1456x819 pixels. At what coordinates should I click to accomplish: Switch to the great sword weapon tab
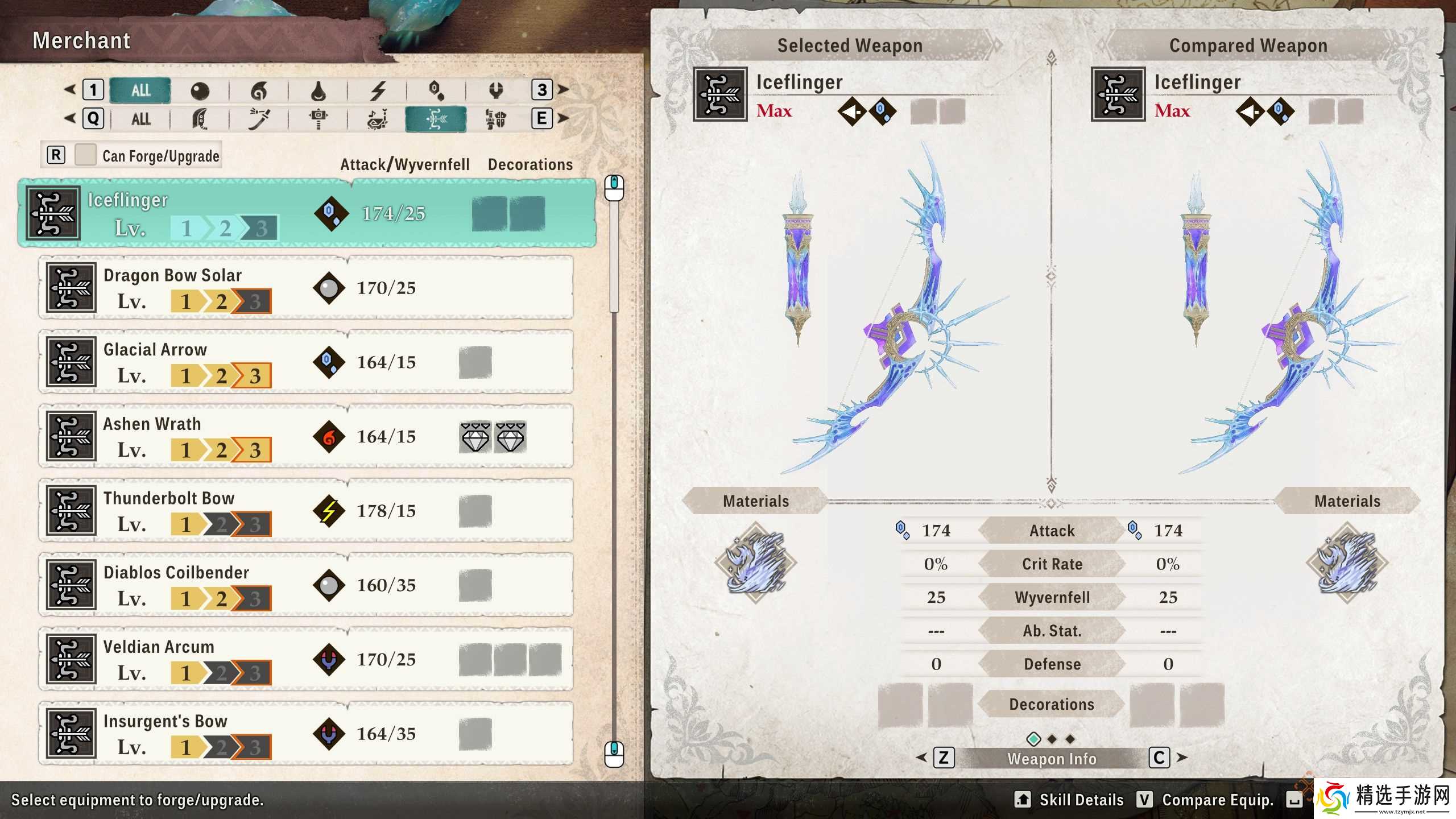(200, 119)
